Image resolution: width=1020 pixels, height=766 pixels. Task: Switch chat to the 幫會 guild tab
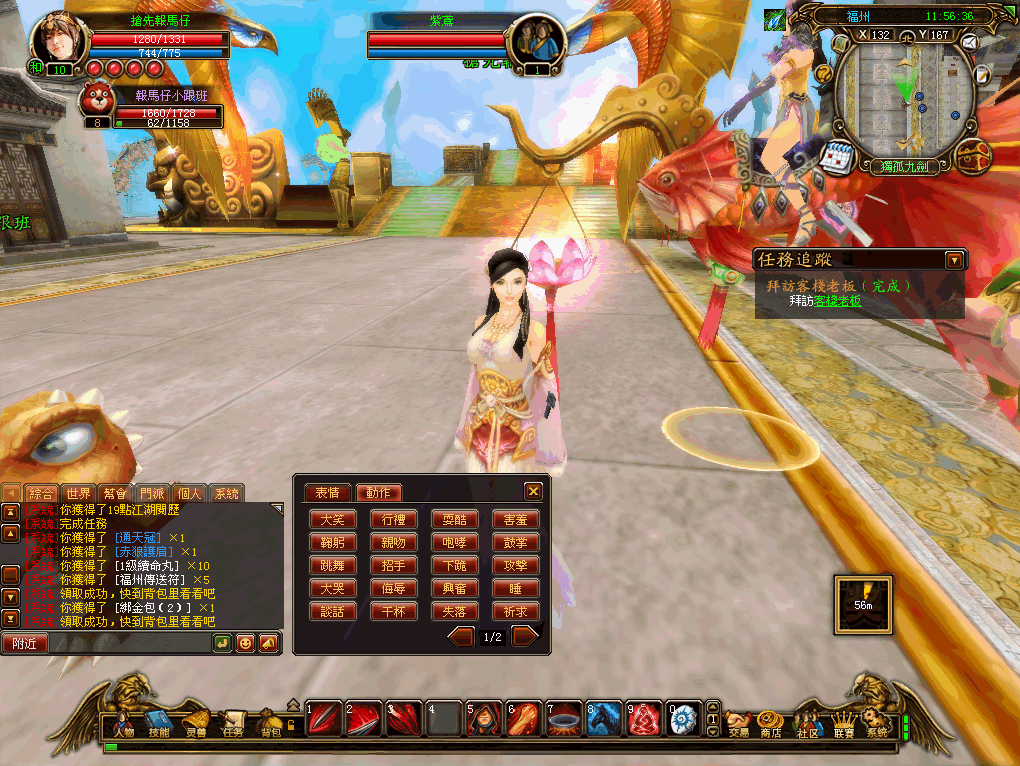click(115, 493)
